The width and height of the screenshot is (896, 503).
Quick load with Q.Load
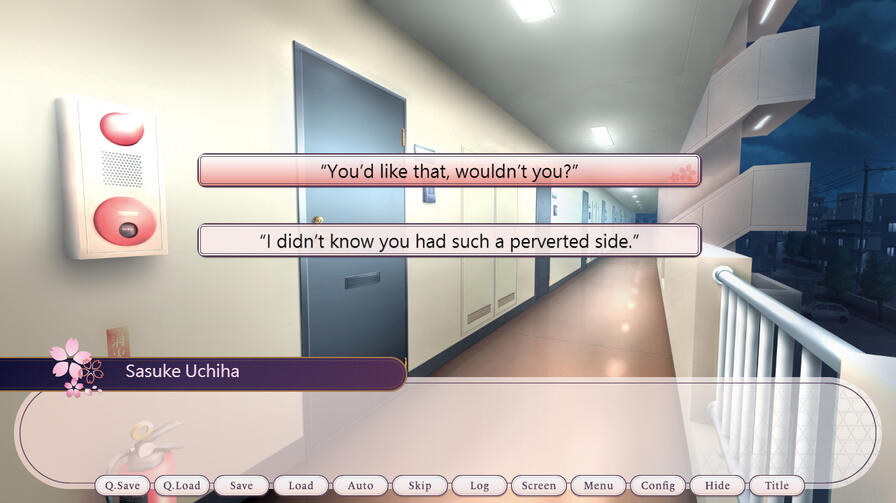click(x=182, y=486)
